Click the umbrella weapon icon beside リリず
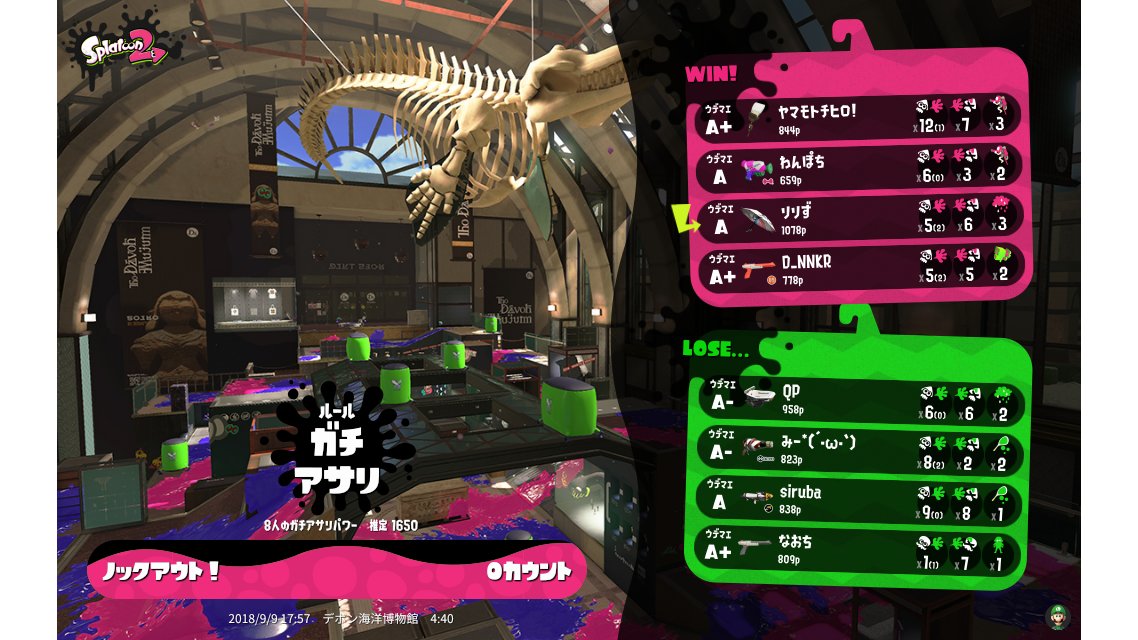 point(758,219)
